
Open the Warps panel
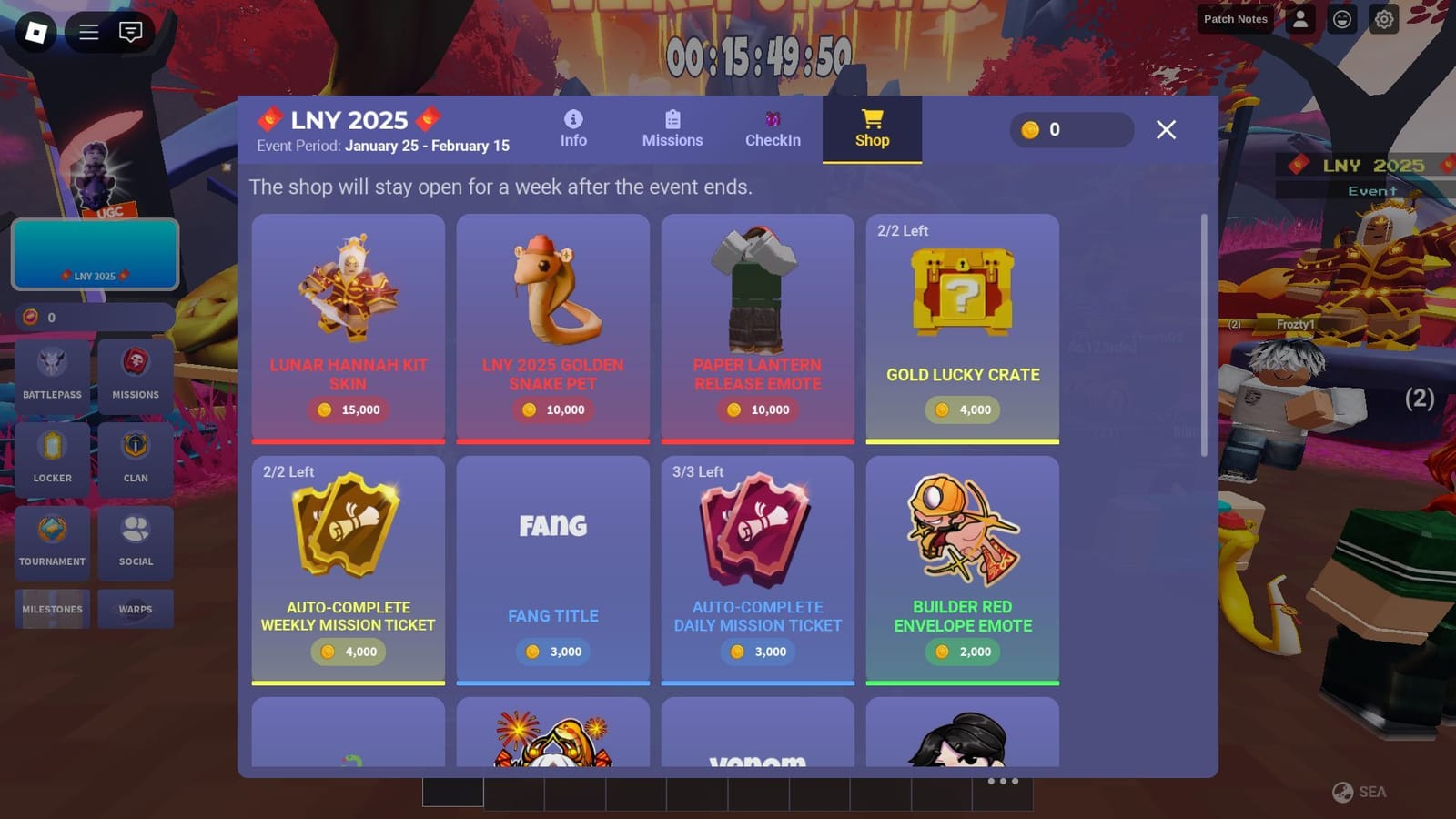(135, 609)
